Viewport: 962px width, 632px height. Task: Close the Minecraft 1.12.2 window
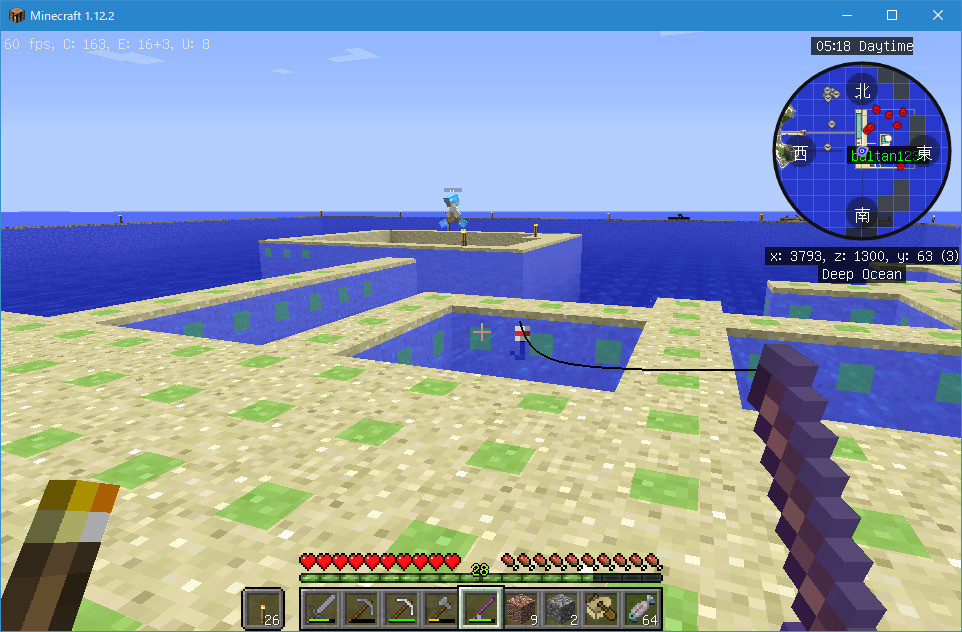pyautogui.click(x=938, y=15)
